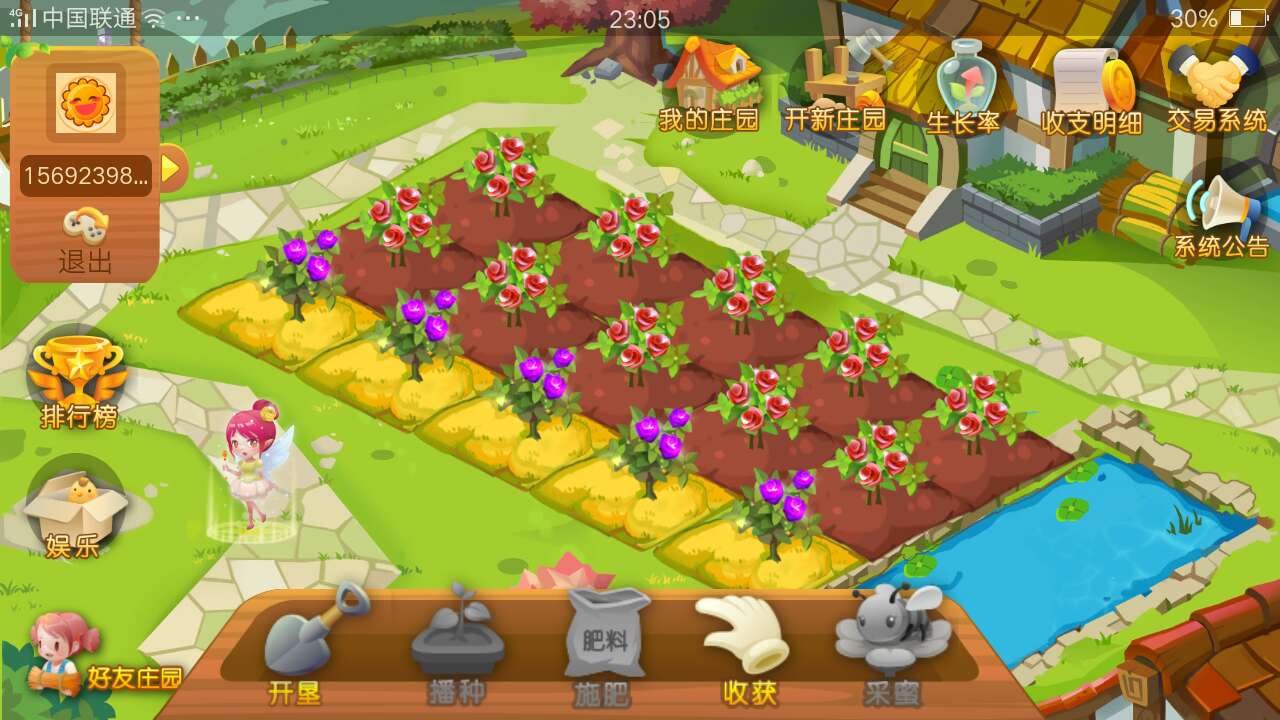Viewport: 1280px width, 720px height.
Task: Open the 排行榜 leaderboard trophy
Action: coord(78,382)
